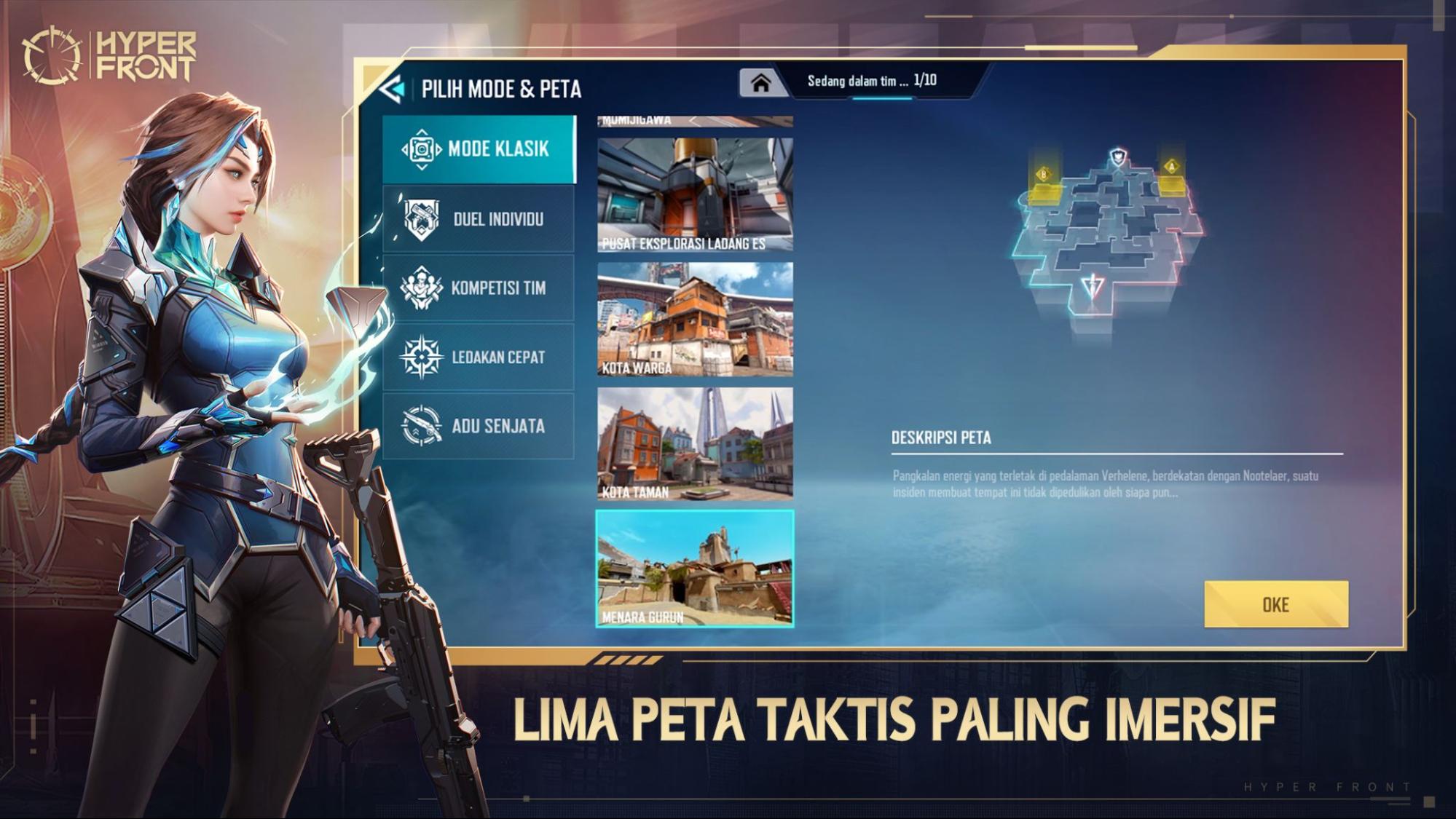Open the Adu Senjata tab
Screen dimensions: 1456x819
coord(477,424)
